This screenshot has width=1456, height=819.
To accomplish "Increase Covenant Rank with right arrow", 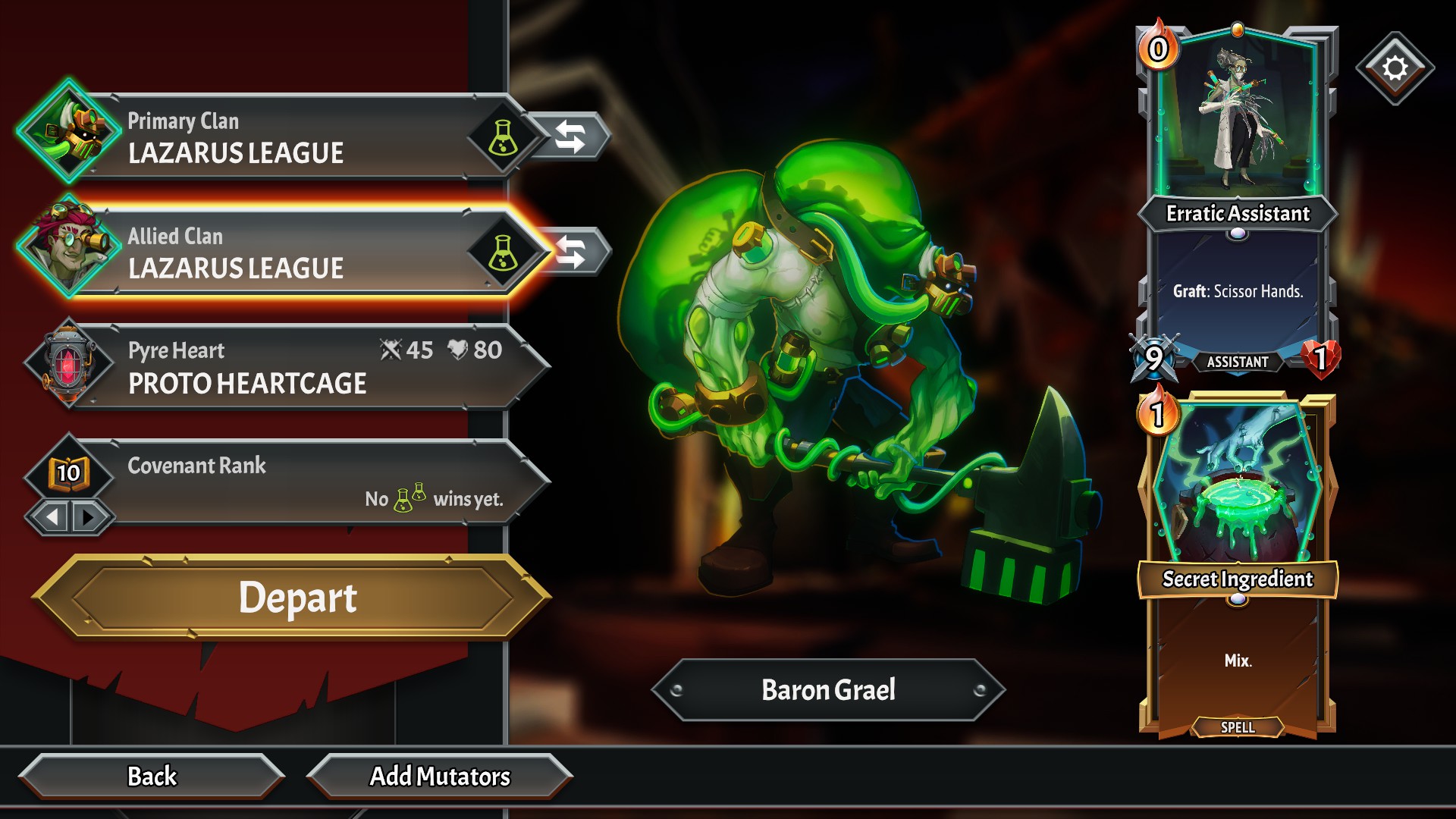I will (x=89, y=517).
